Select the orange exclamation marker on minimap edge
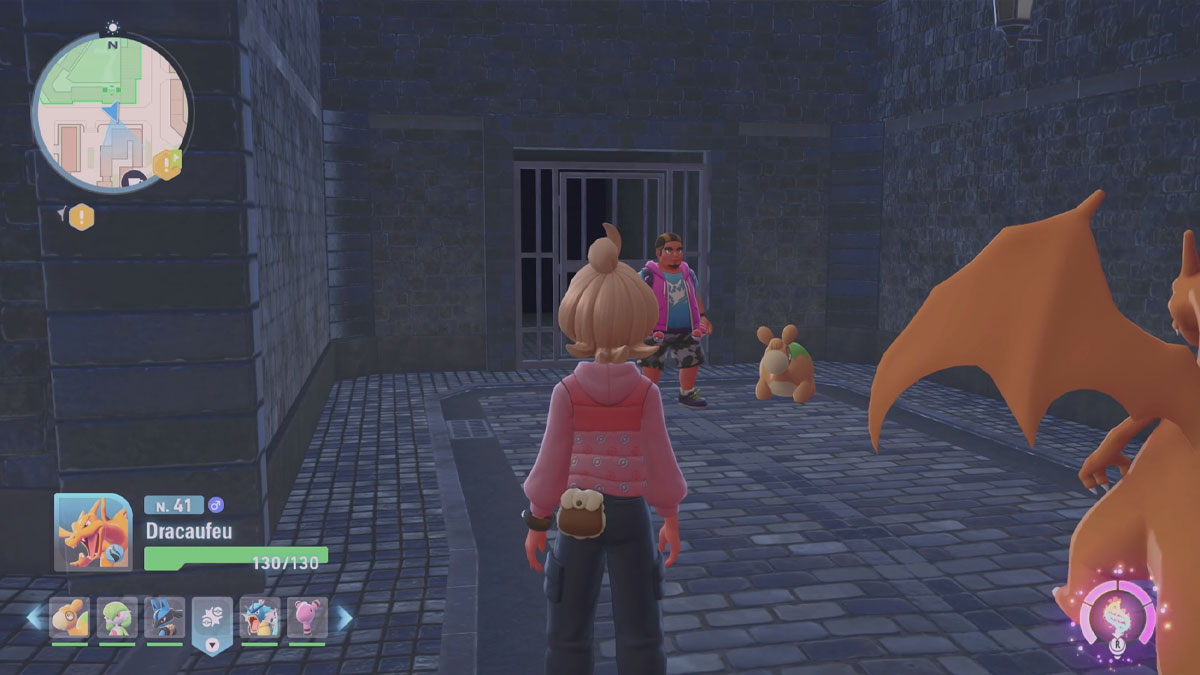The height and width of the screenshot is (675, 1200). click(x=166, y=163)
